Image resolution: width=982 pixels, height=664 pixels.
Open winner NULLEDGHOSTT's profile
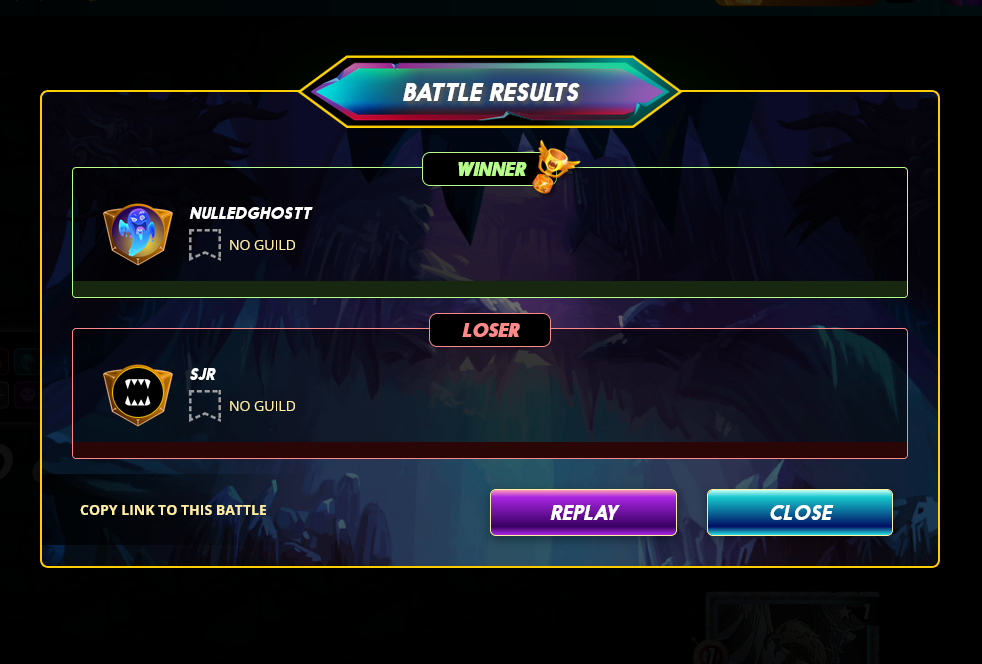(x=251, y=213)
